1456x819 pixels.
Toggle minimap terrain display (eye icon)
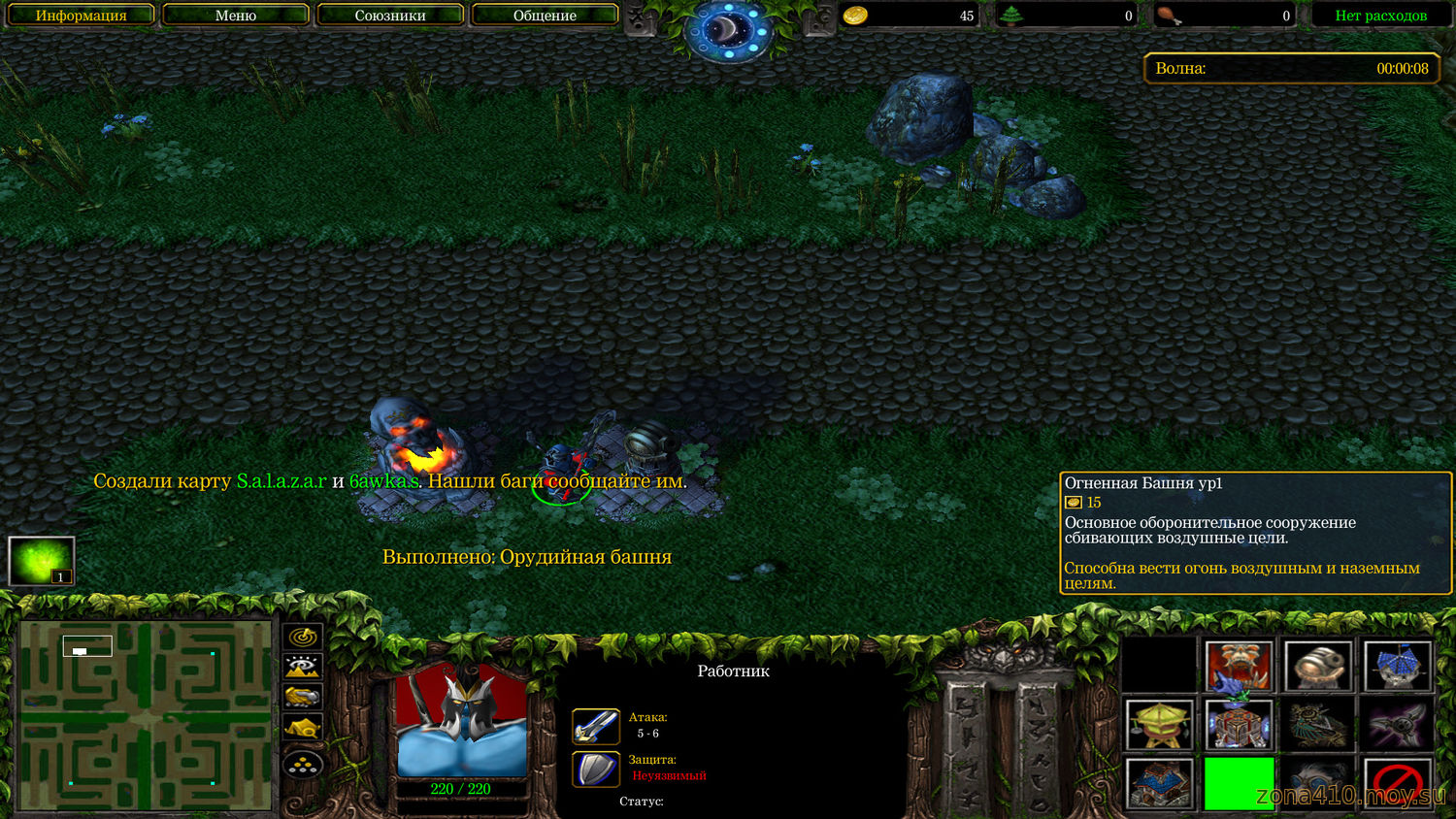(x=303, y=667)
